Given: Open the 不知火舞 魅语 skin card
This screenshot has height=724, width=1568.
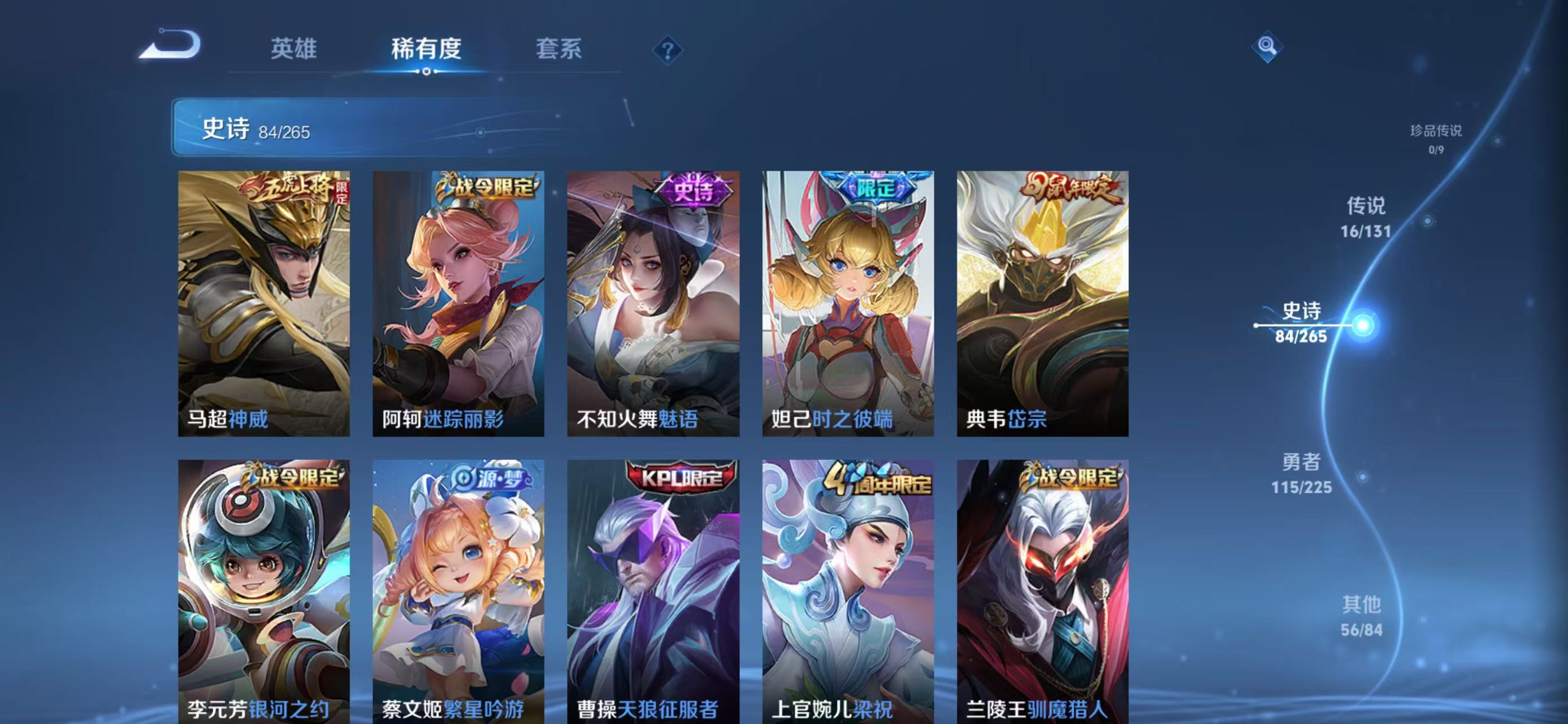Looking at the screenshot, I should (653, 303).
